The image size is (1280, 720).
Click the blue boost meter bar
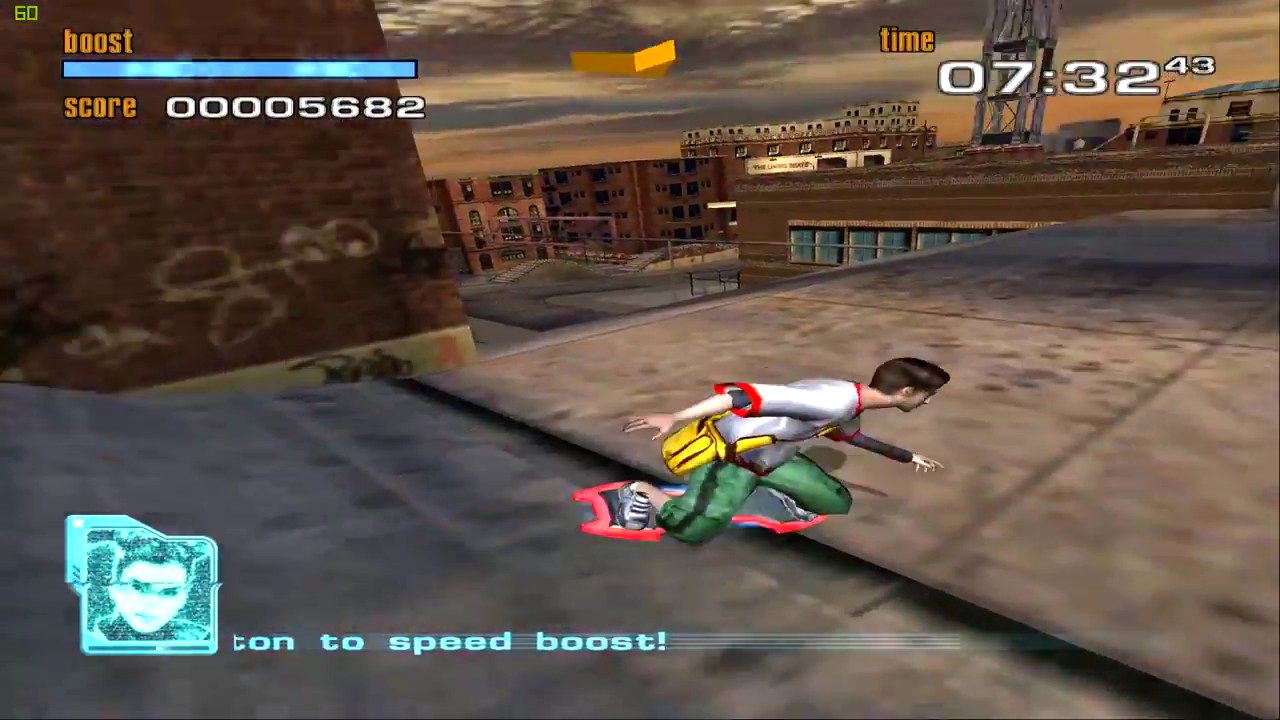point(240,69)
